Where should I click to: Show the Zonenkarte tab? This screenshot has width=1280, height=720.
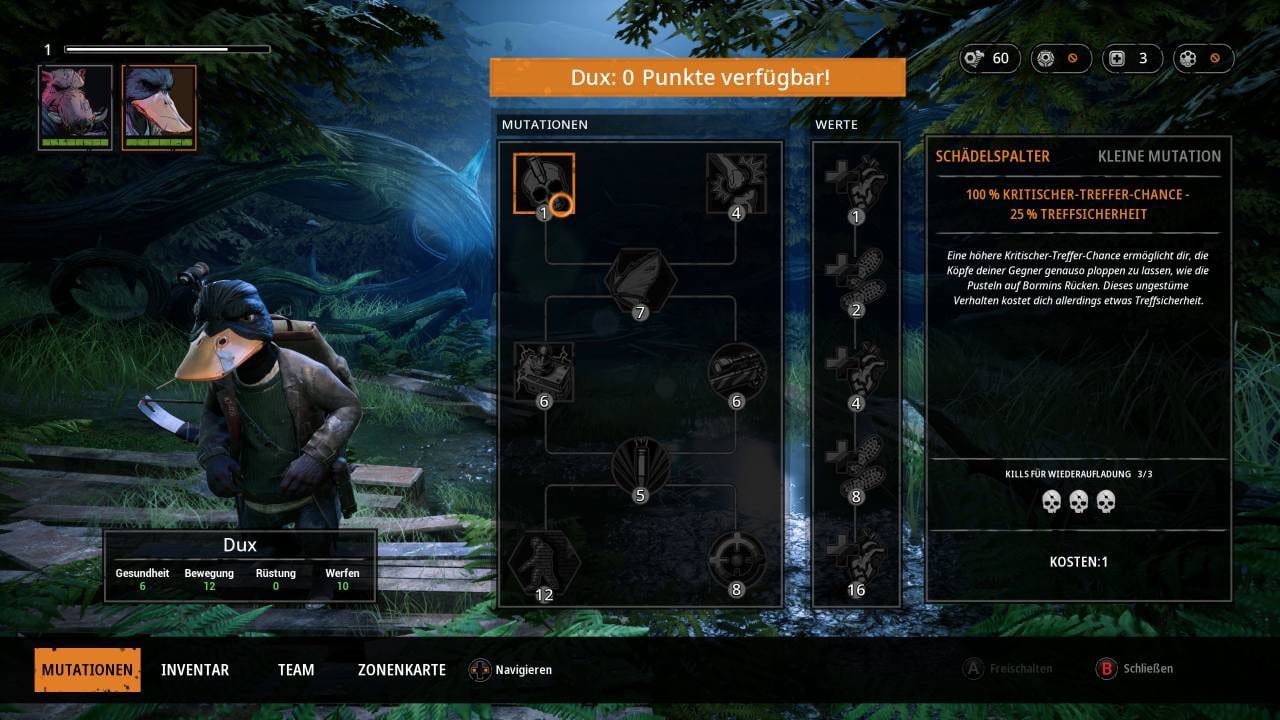click(402, 670)
